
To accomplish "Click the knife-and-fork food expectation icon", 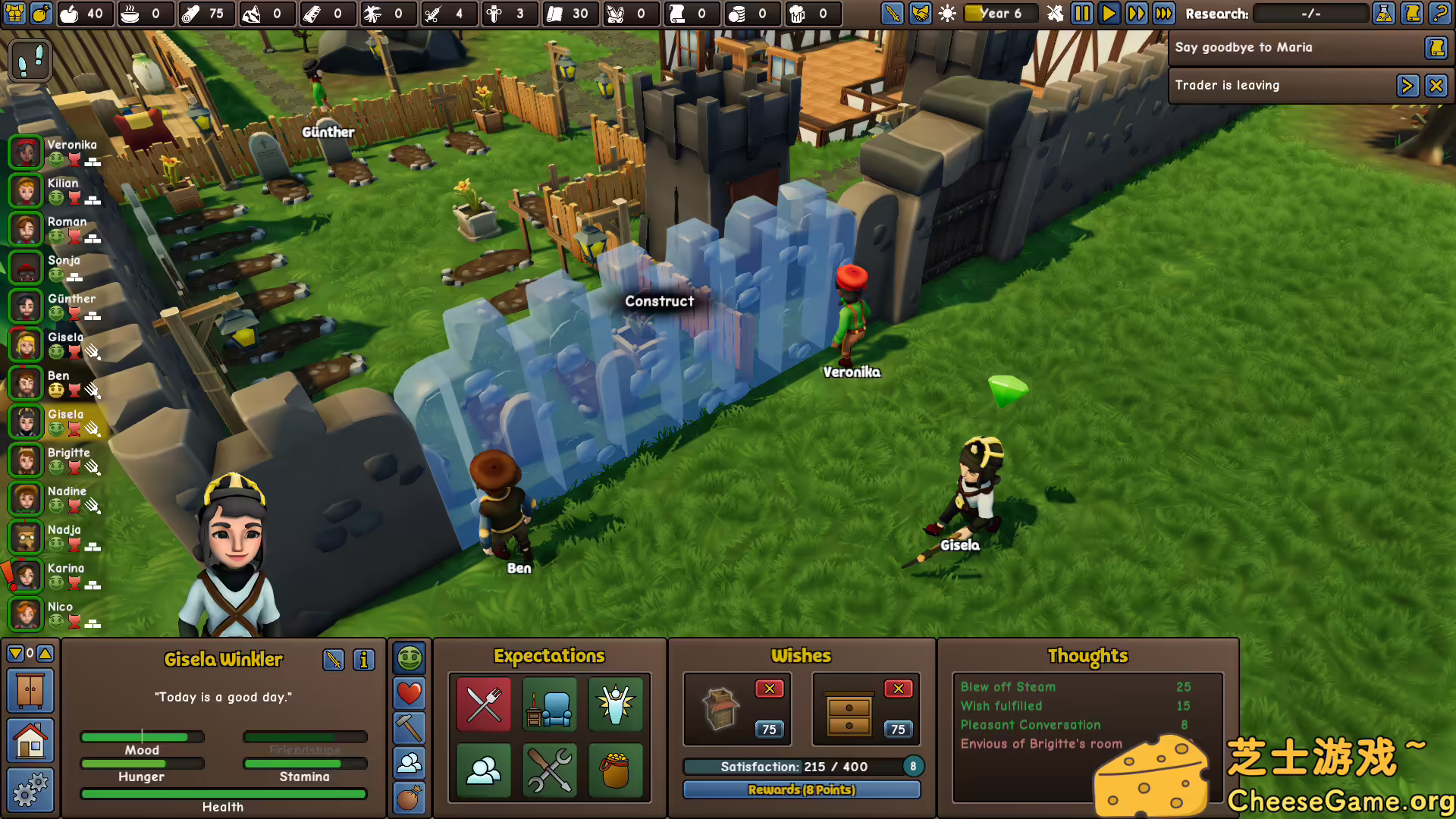I will pyautogui.click(x=483, y=705).
